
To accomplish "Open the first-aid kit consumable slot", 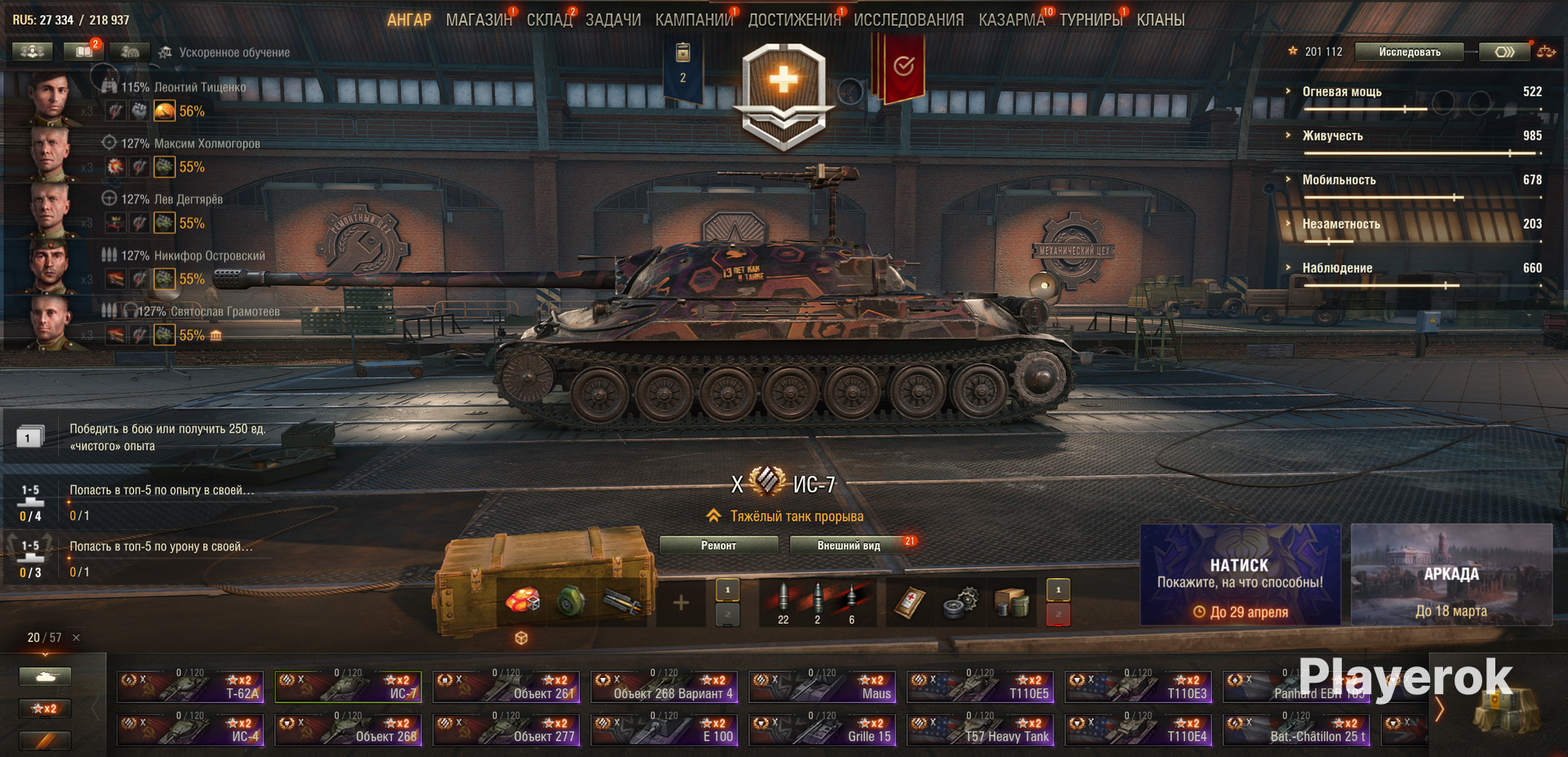I will coord(908,603).
